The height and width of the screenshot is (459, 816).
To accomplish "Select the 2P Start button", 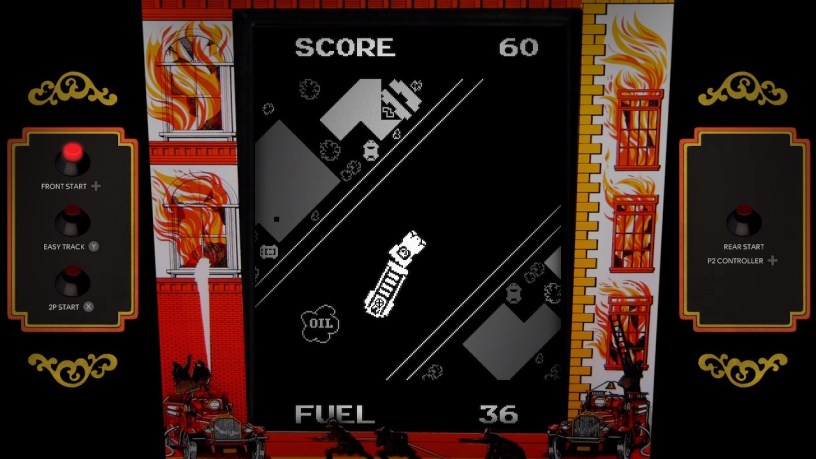I will tap(72, 280).
